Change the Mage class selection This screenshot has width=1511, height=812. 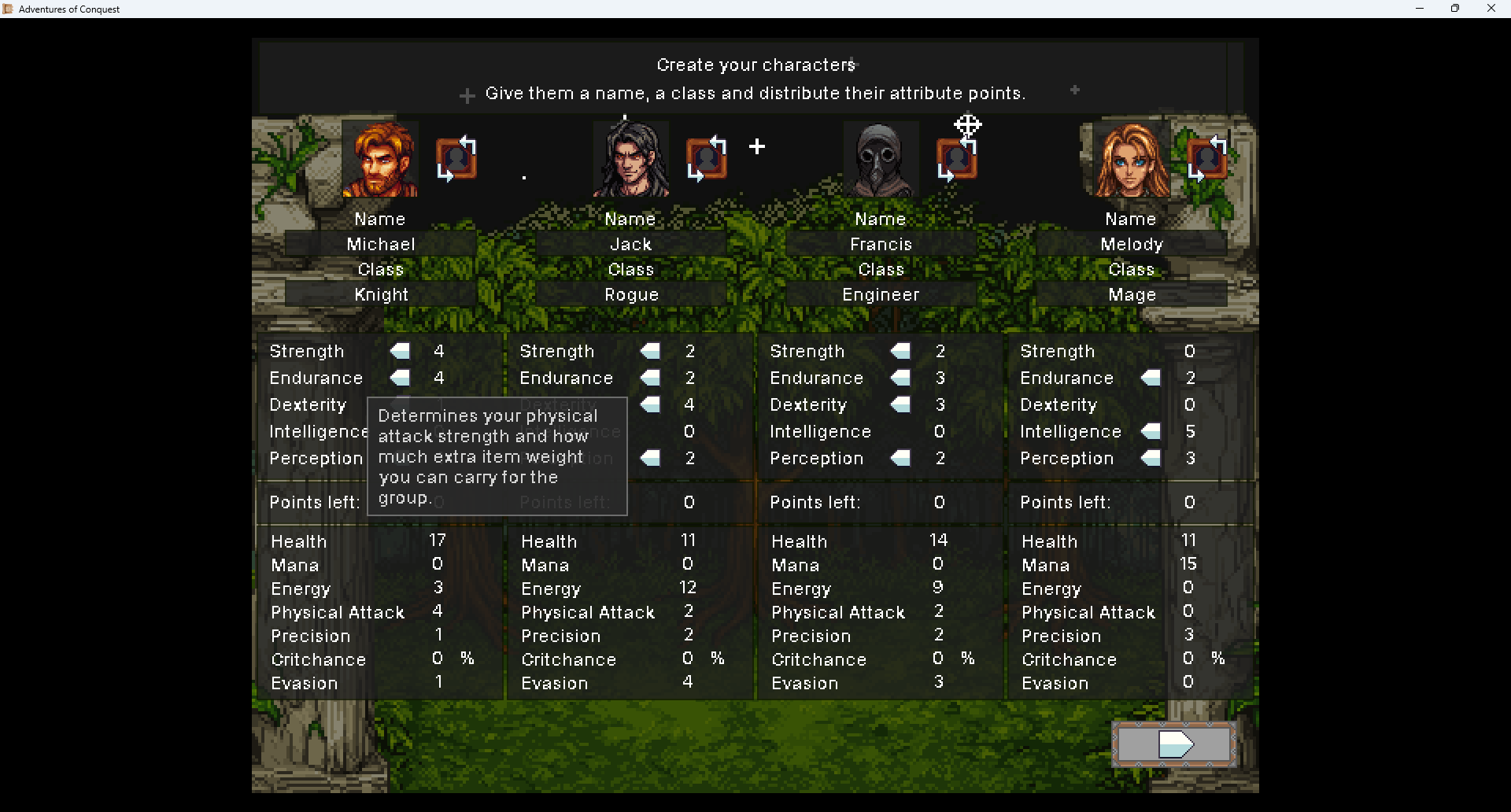(1131, 295)
